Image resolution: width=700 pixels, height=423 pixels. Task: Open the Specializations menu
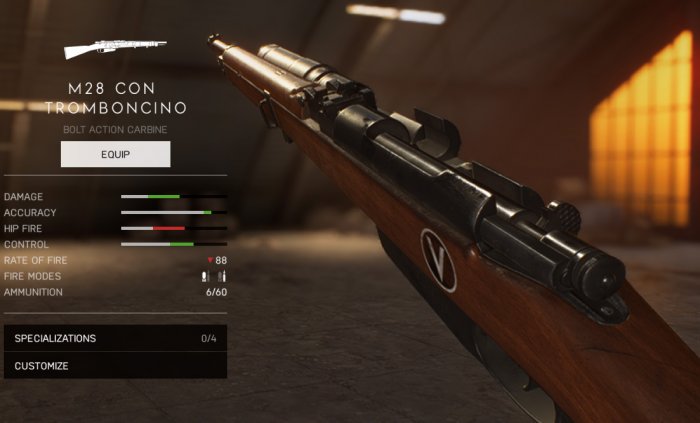(115, 338)
